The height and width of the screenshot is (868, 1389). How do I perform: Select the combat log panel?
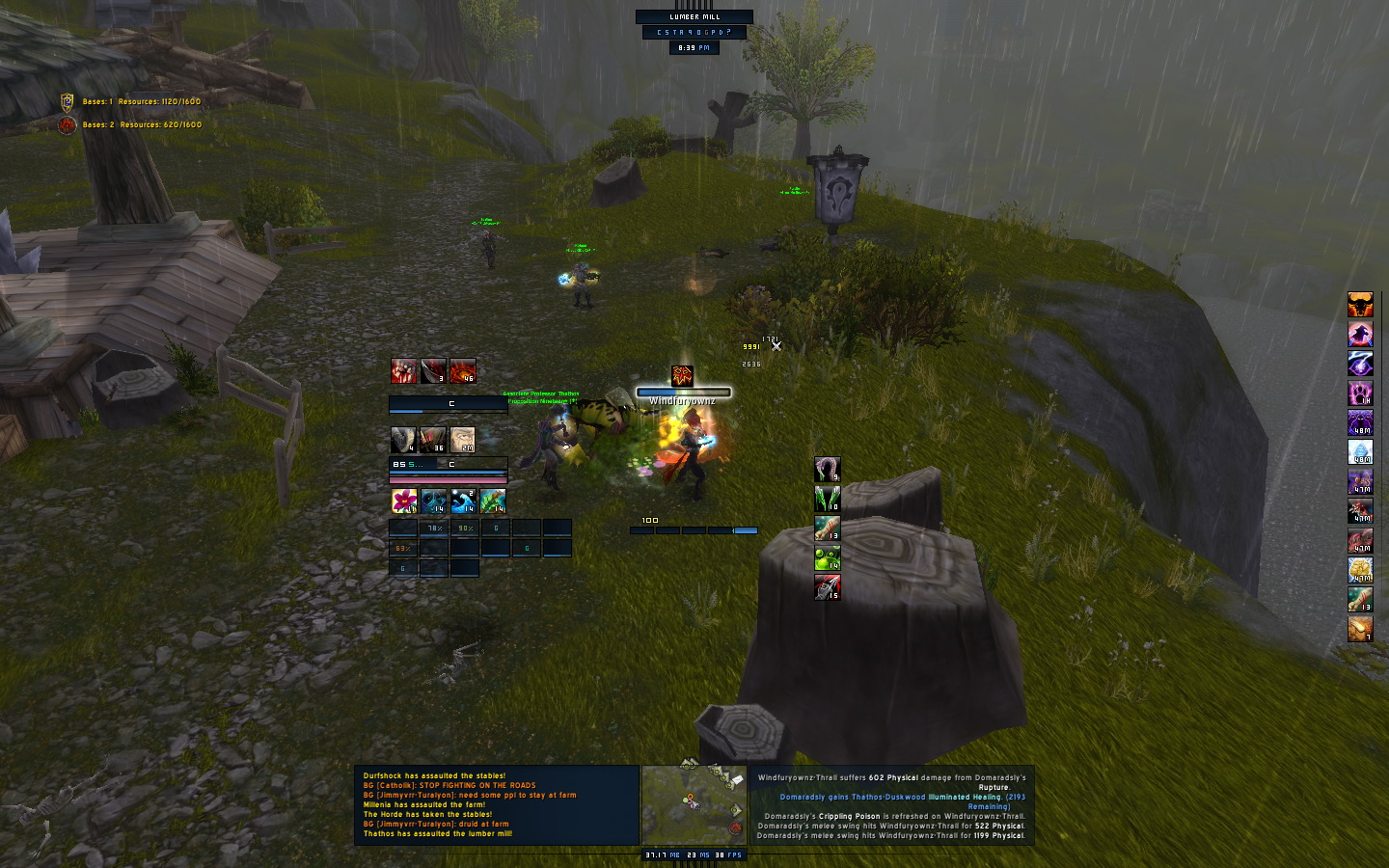[891, 805]
